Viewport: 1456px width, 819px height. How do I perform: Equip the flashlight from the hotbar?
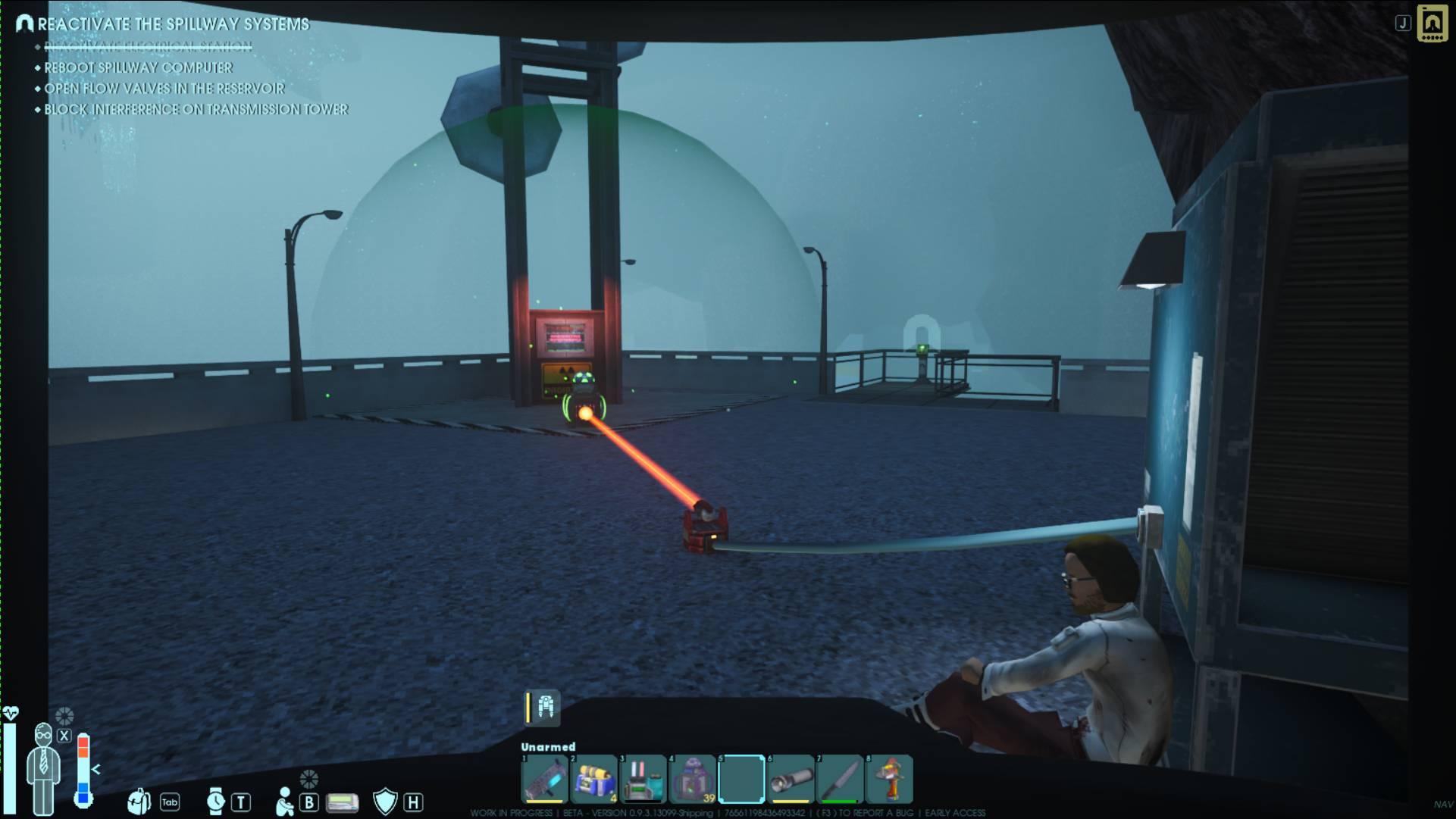[x=791, y=779]
